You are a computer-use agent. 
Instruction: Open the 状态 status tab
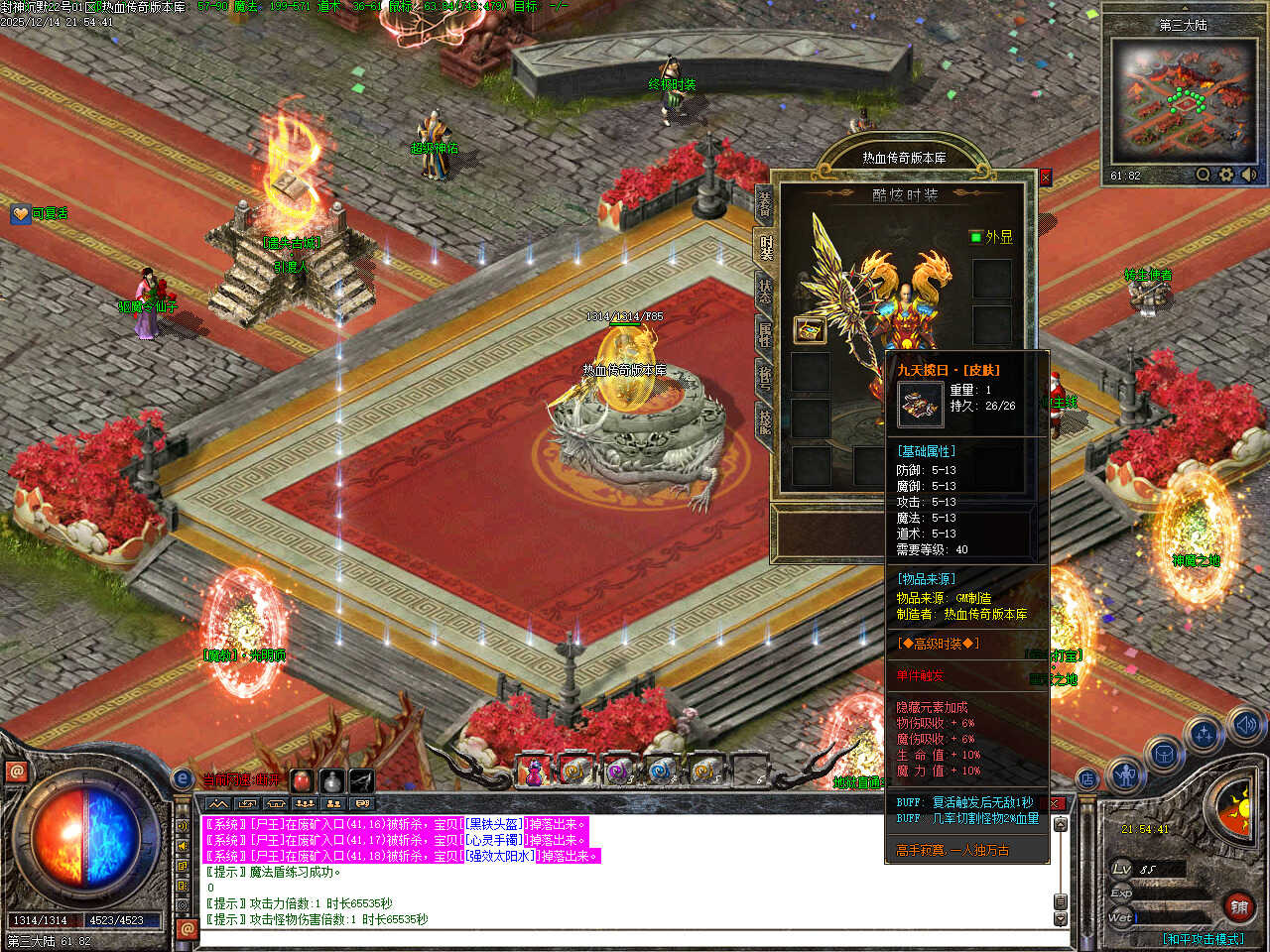765,292
